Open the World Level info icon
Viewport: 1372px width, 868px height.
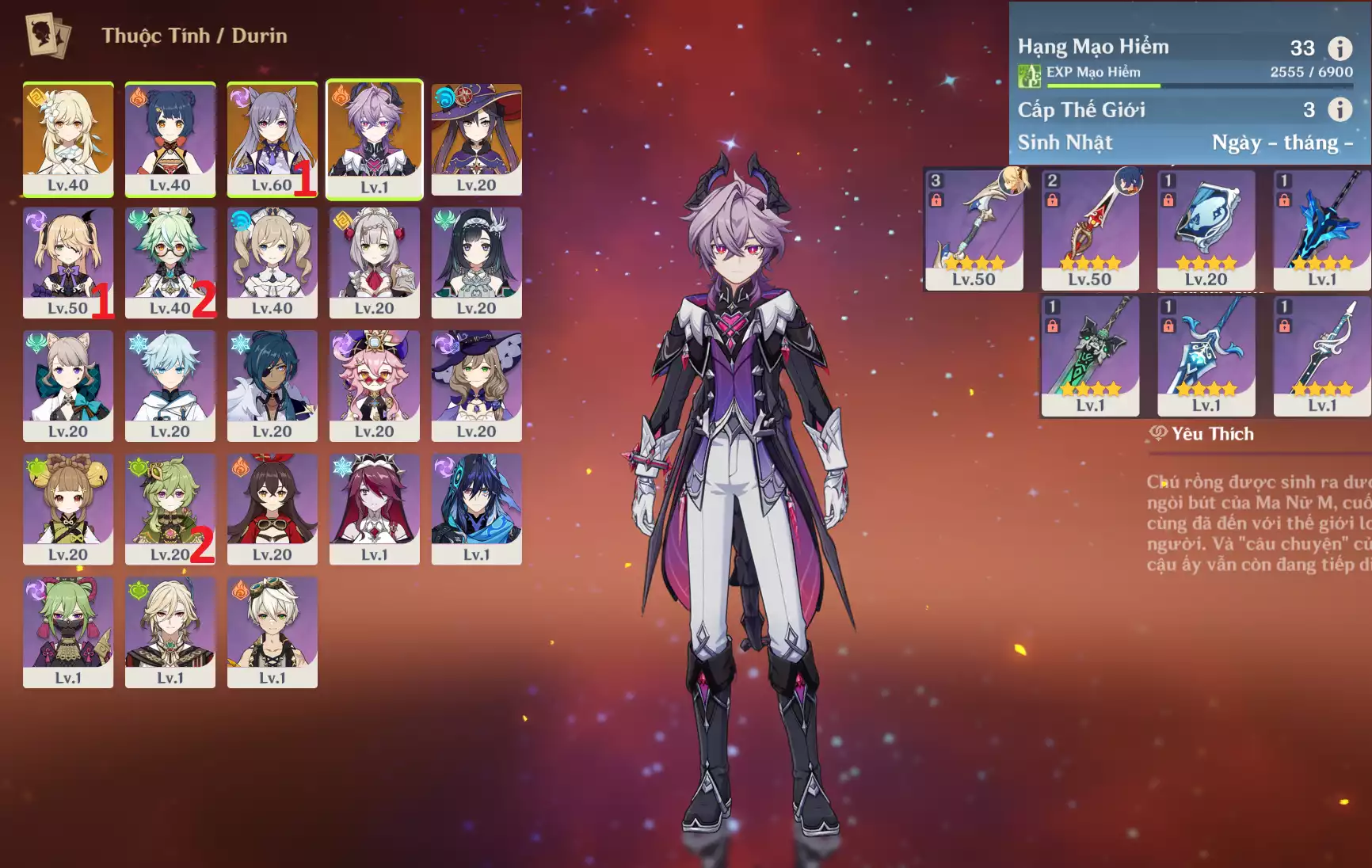[1340, 109]
